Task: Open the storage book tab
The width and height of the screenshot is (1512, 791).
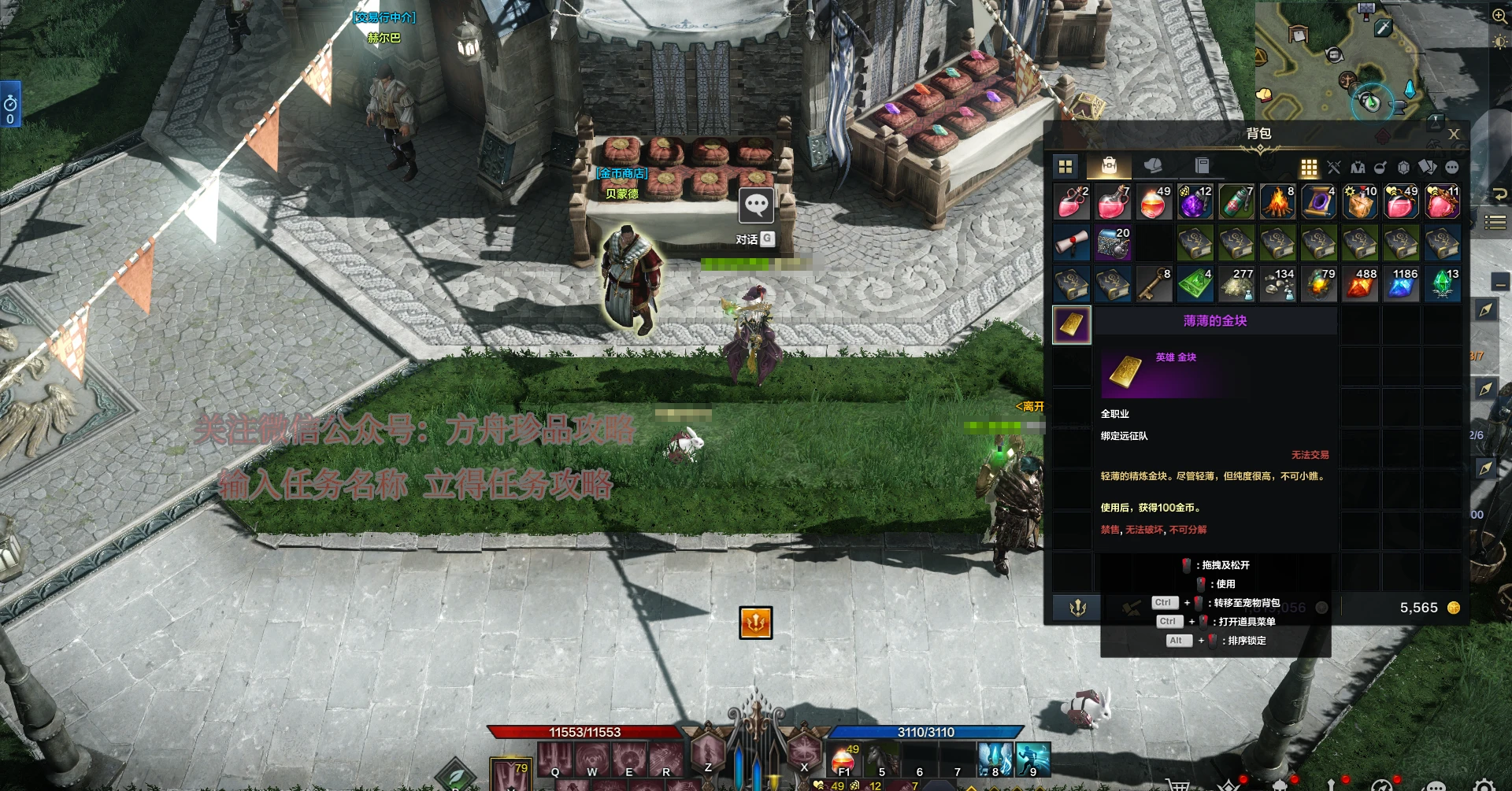Action: 1202,165
